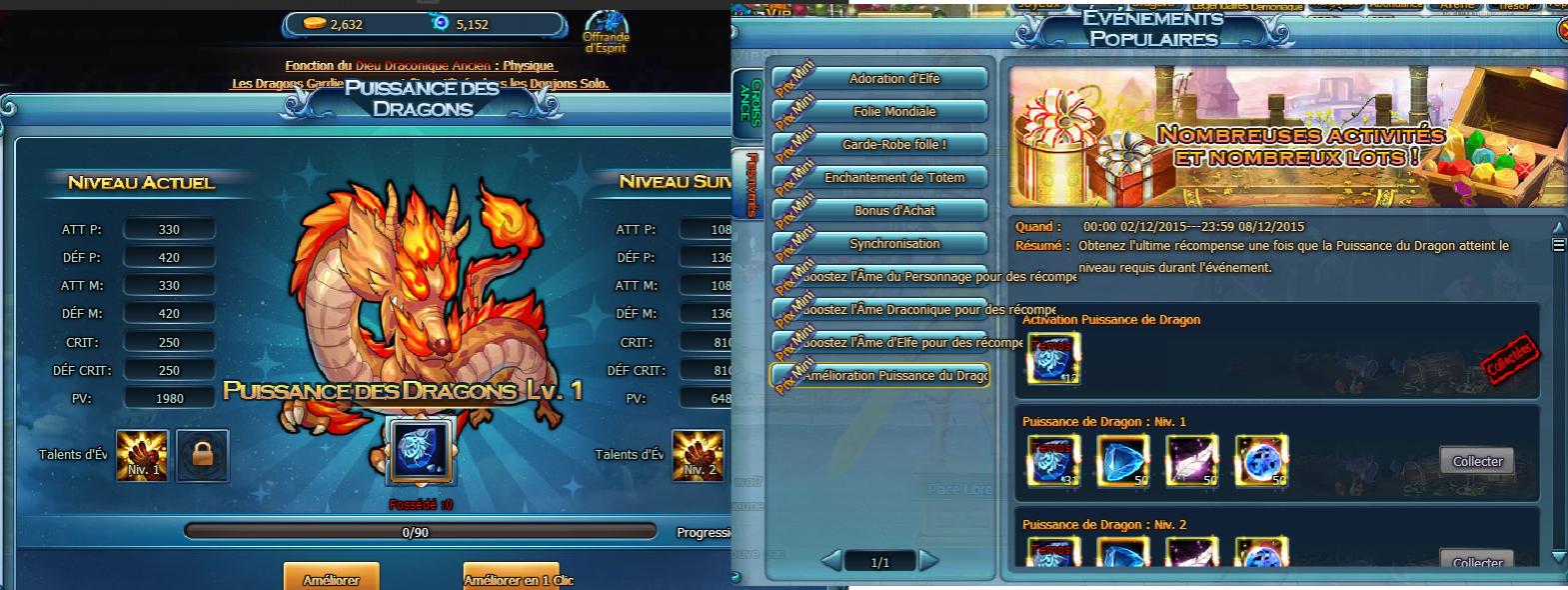Select the Folie Mondiale event
1568x590 pixels.
(x=893, y=112)
